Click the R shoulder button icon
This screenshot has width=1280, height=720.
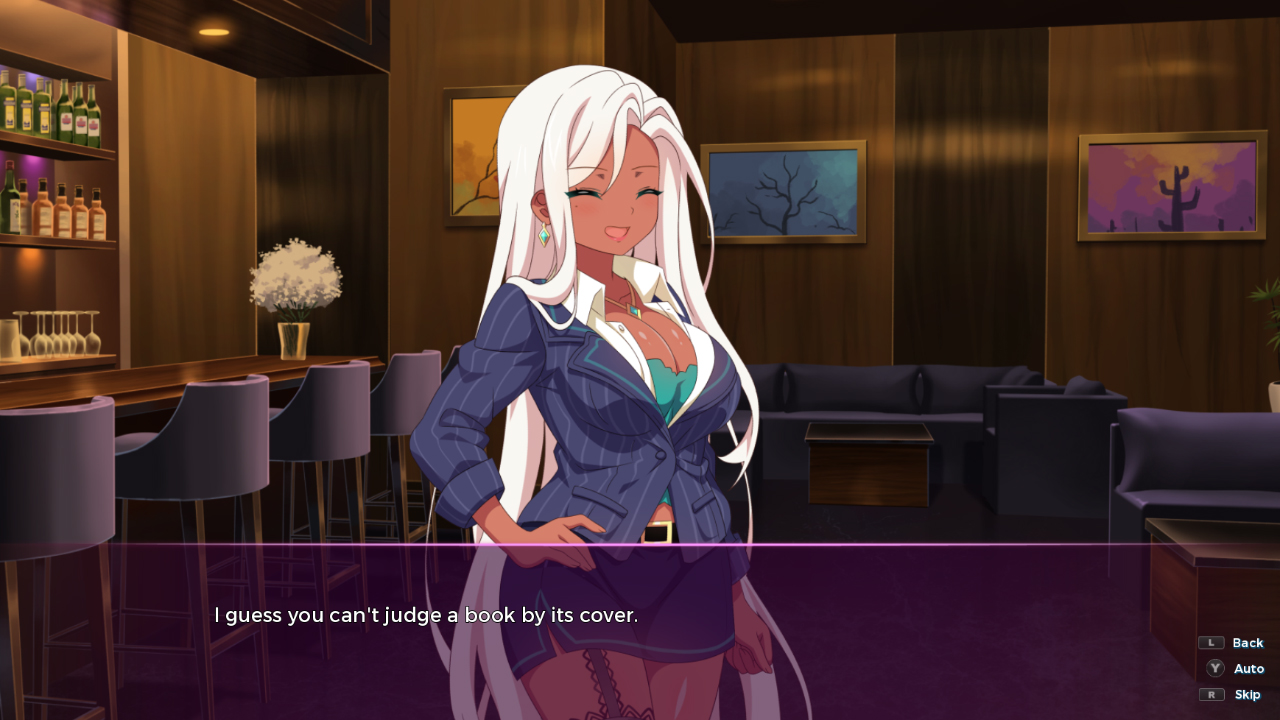point(1211,694)
